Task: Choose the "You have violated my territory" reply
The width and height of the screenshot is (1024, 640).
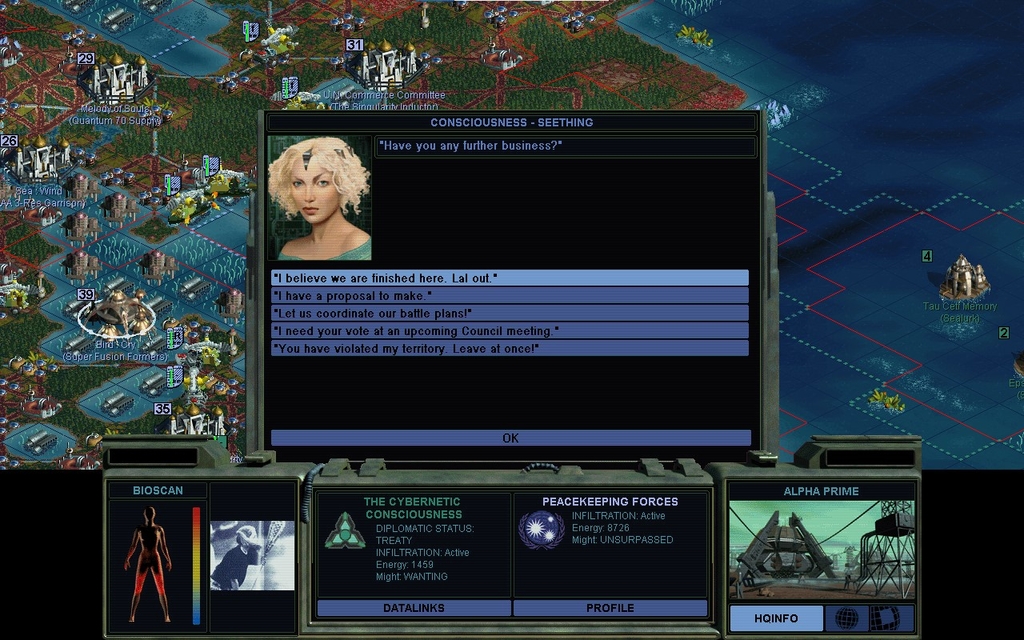Action: pyautogui.click(x=509, y=348)
